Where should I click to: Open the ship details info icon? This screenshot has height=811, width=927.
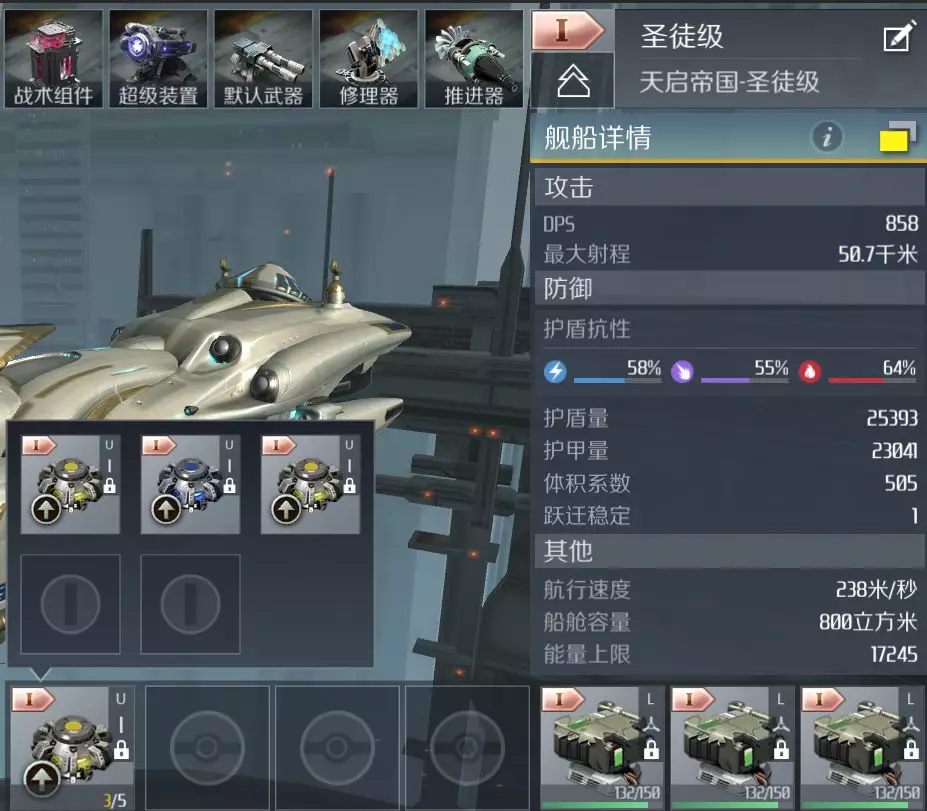tap(827, 138)
